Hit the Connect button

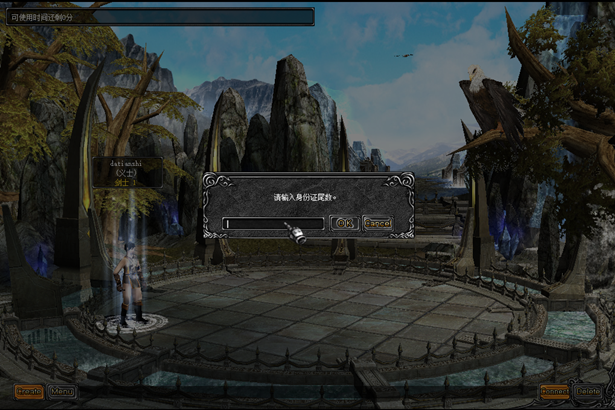coord(554,391)
